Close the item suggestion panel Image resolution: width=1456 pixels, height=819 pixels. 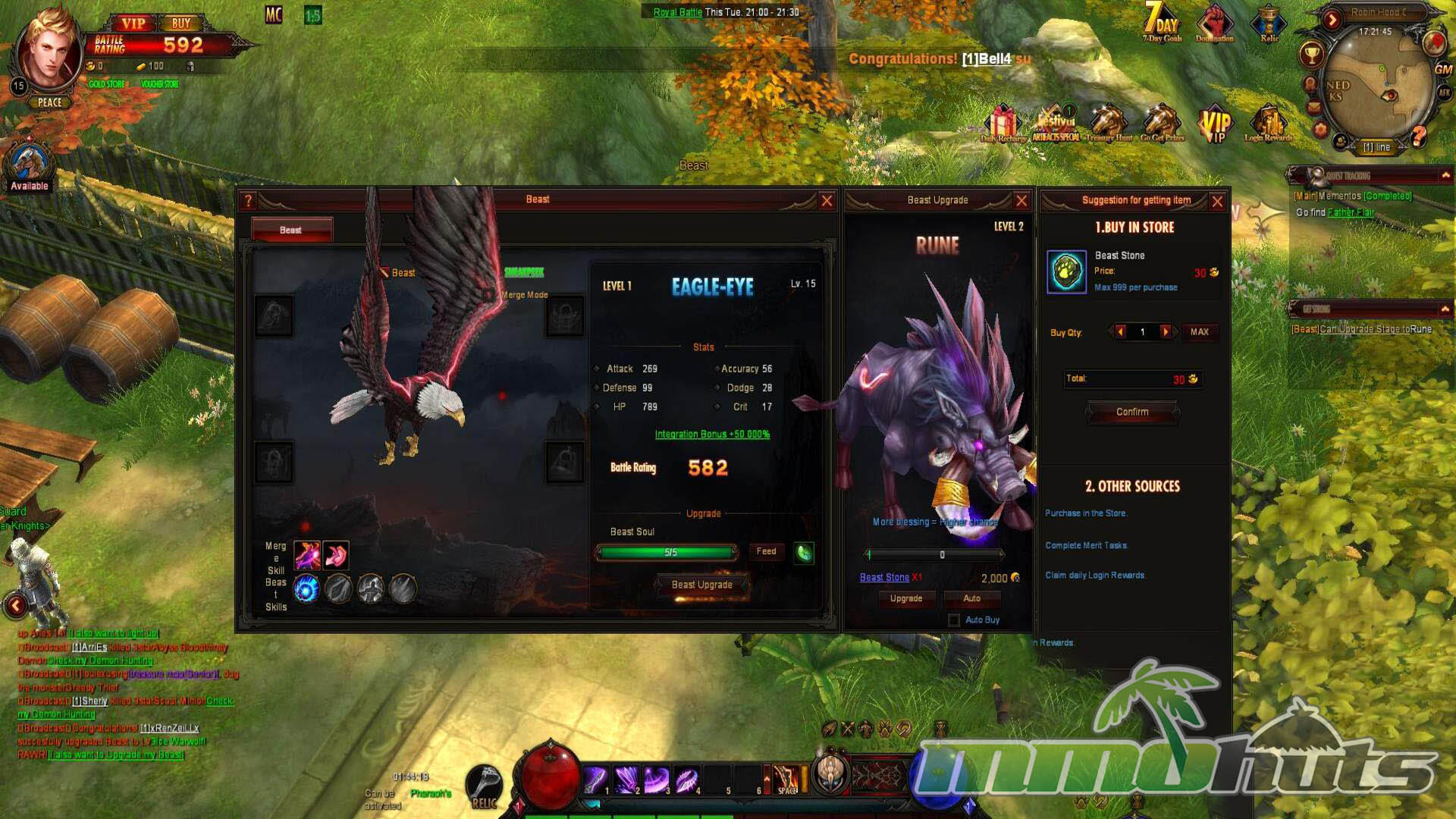click(x=1217, y=202)
